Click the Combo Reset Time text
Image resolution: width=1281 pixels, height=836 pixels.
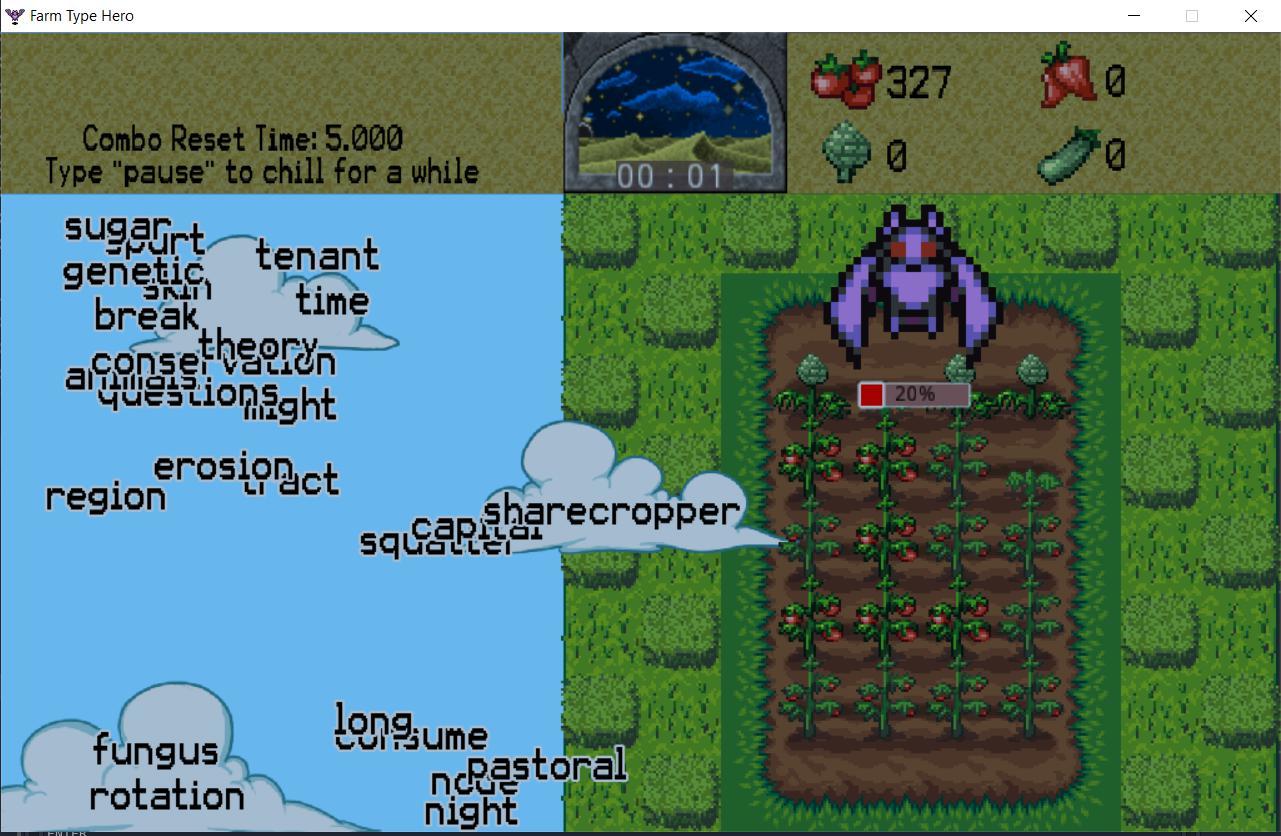point(243,139)
